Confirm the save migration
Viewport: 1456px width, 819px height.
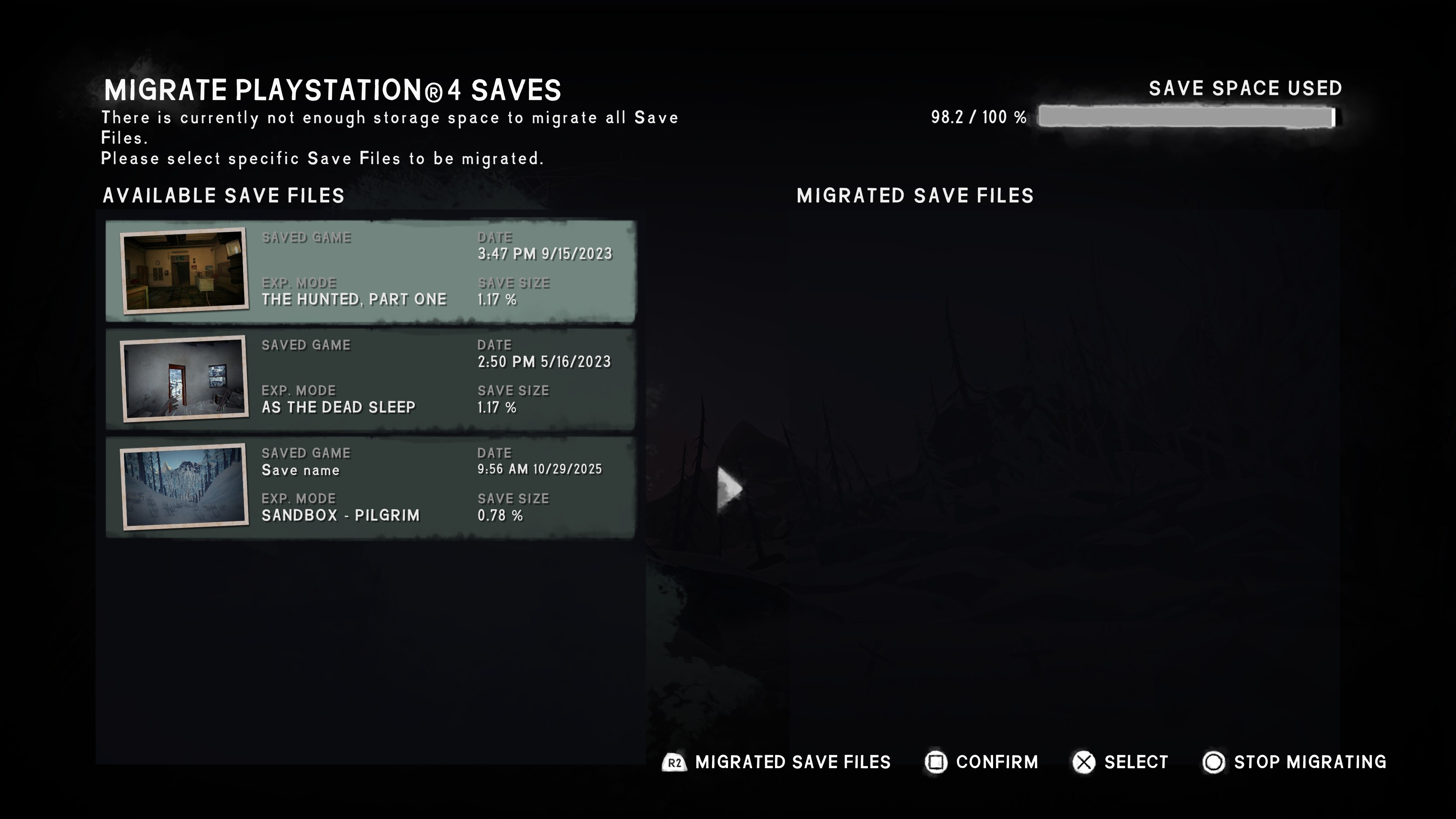pos(982,762)
